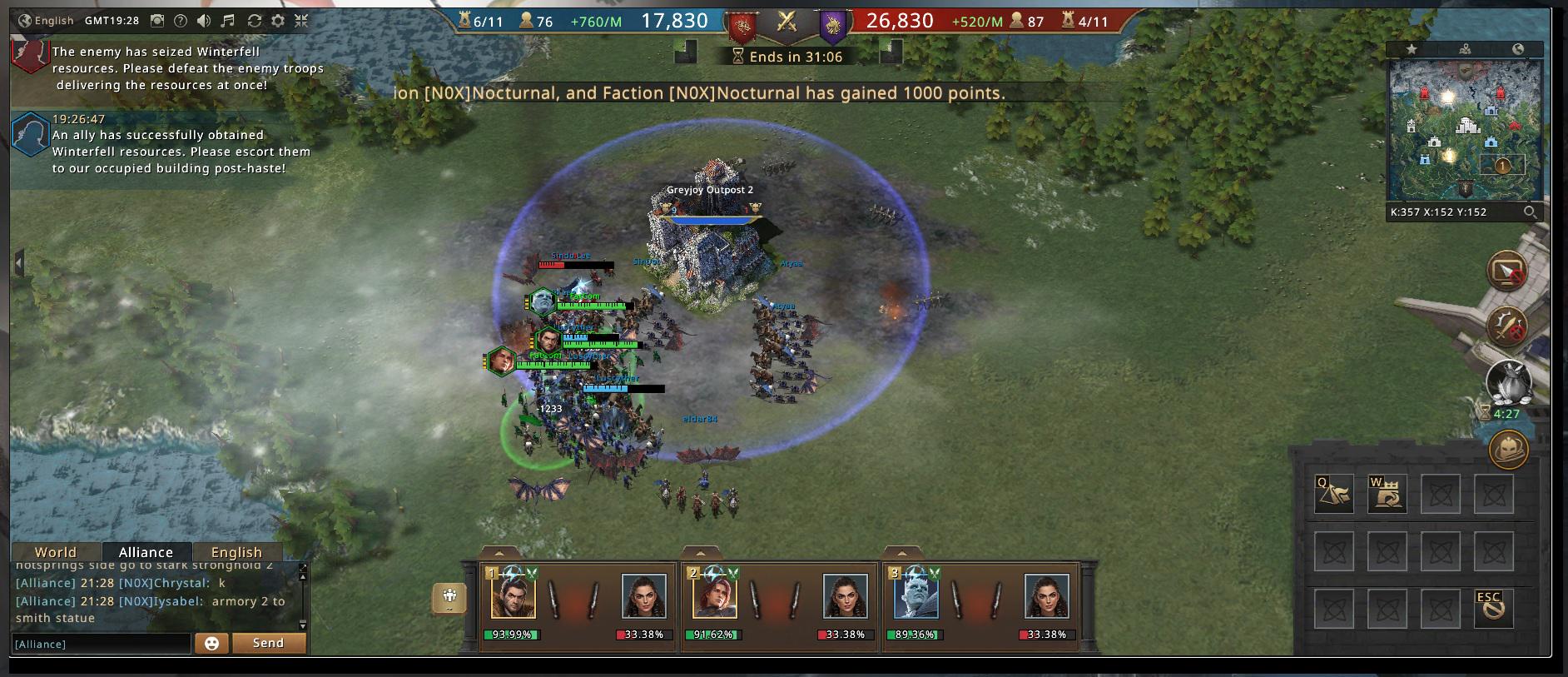
Task: Open coordinate search magnifier under minimap
Action: point(1530,212)
